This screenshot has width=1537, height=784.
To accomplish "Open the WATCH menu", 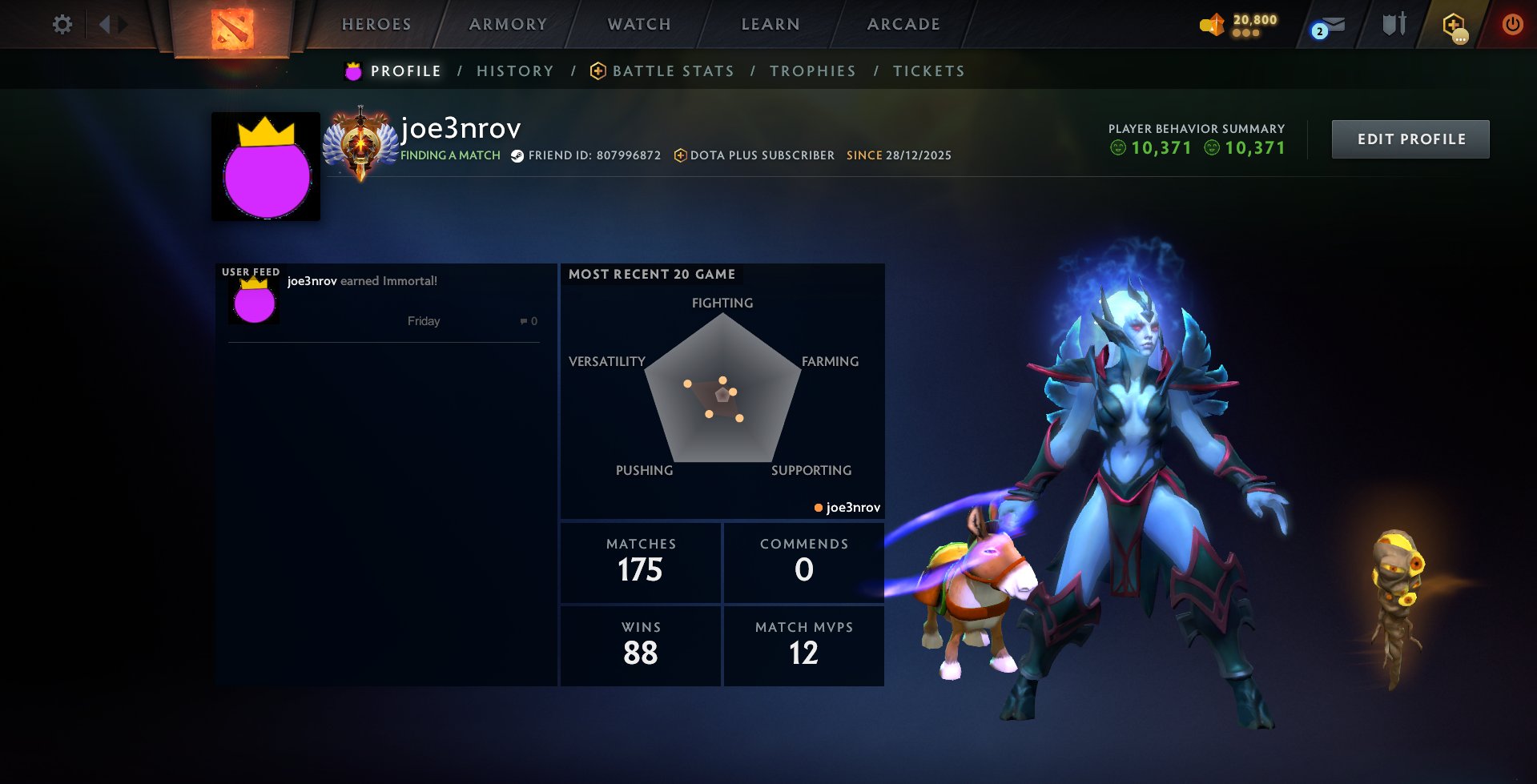I will 638,24.
